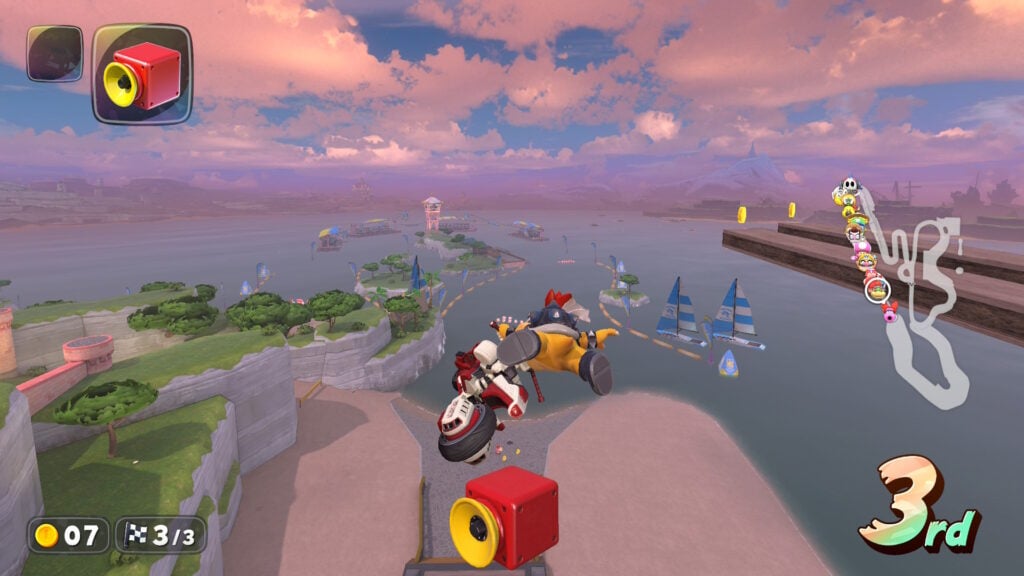This screenshot has height=576, width=1024.
Task: Click the circled player marker on minimap
Action: pyautogui.click(x=877, y=289)
